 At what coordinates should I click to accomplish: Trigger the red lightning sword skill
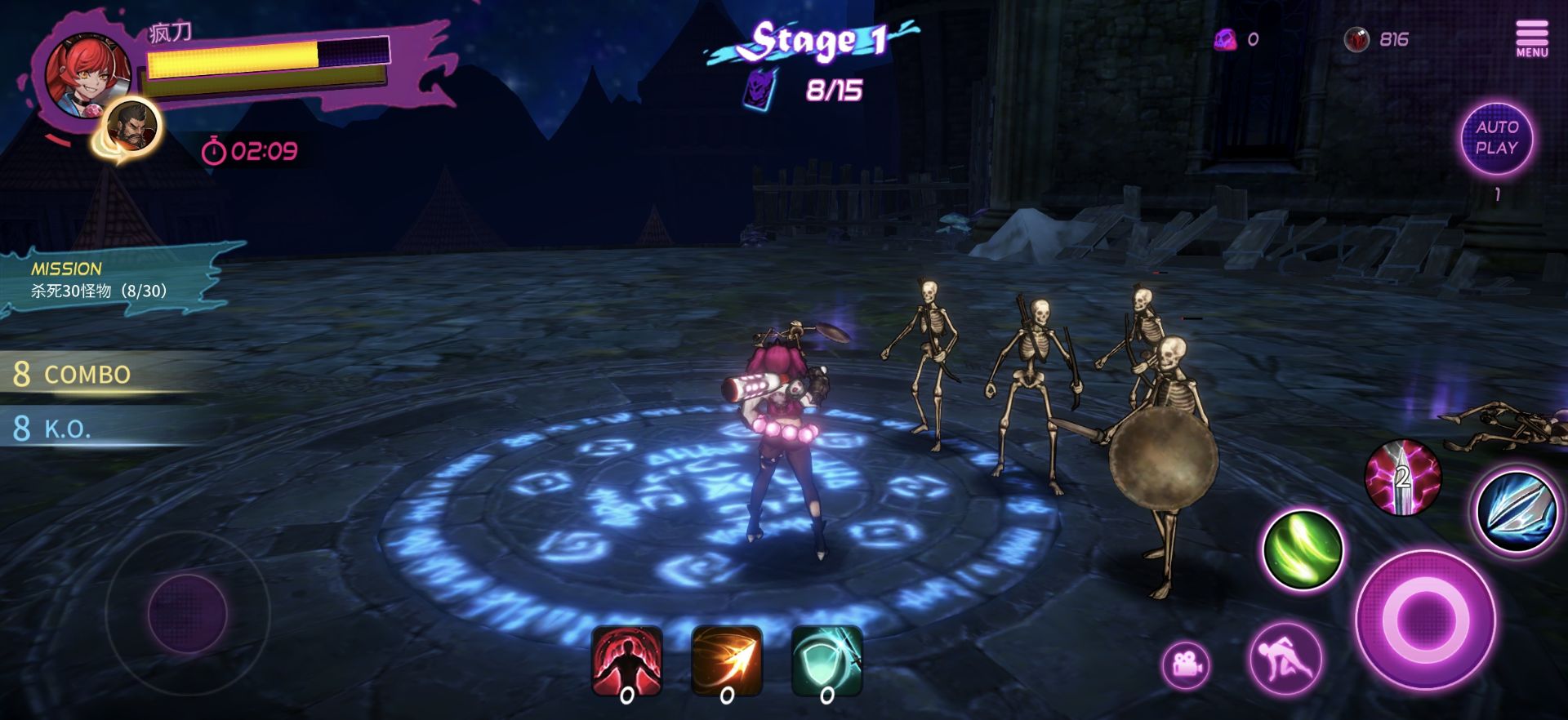[x=1402, y=478]
